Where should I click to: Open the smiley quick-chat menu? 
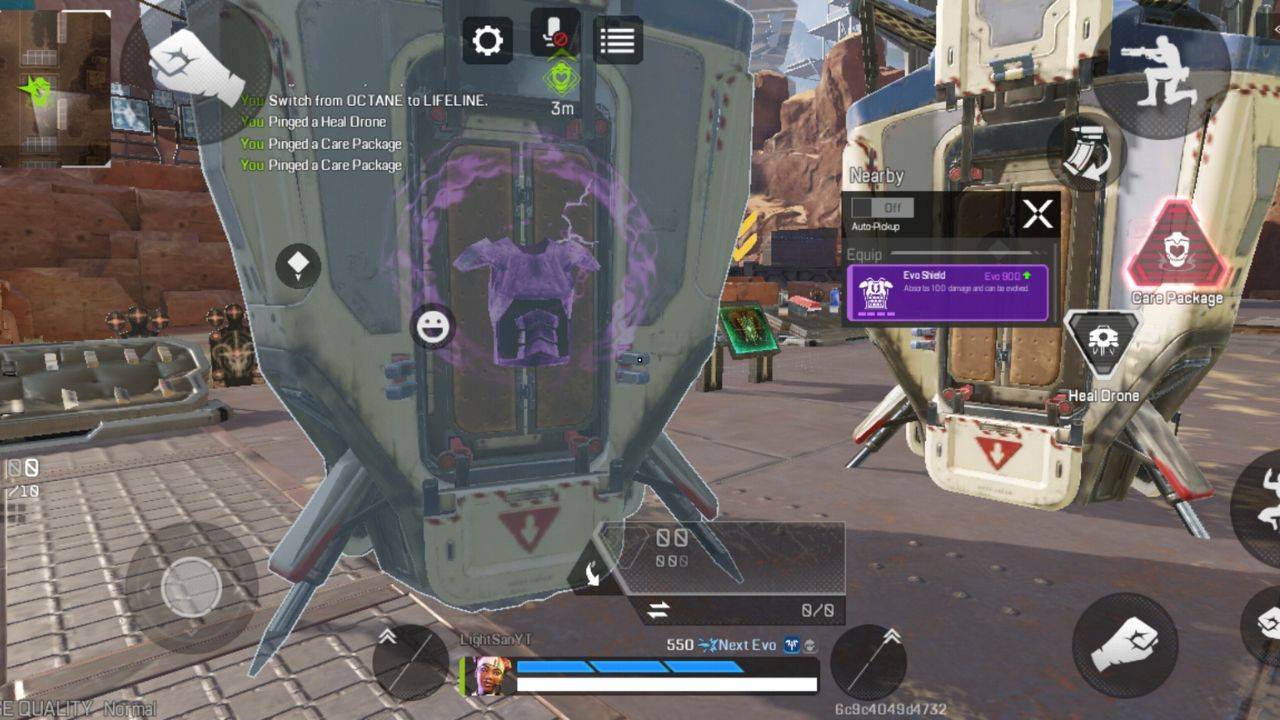coord(433,327)
